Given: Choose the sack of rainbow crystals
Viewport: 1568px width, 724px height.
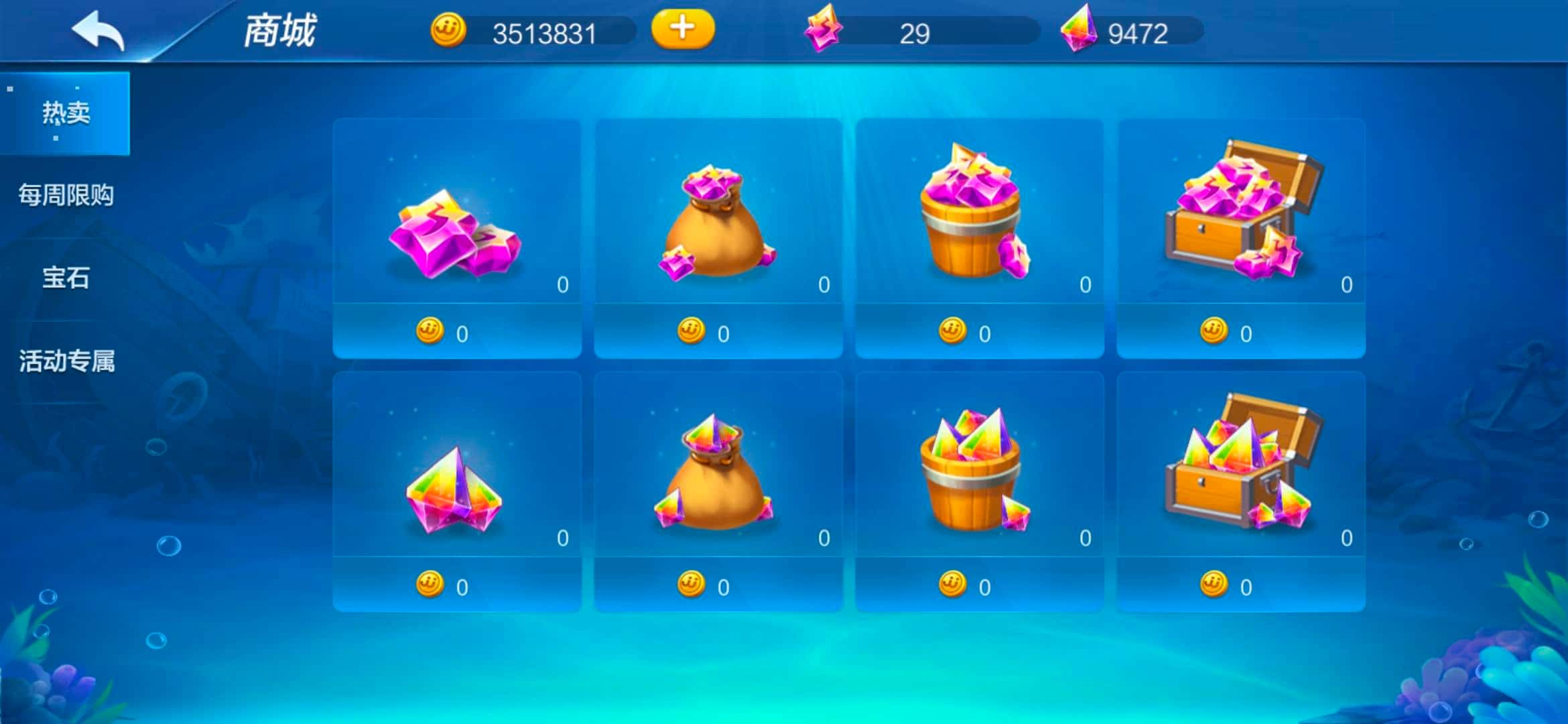Looking at the screenshot, I should (x=718, y=491).
